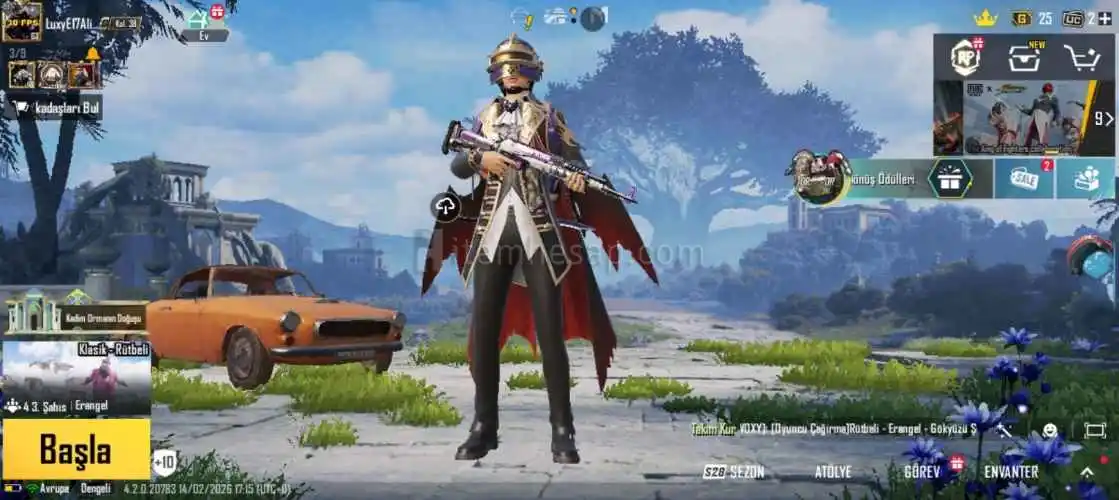Click the +10 button beside Başla
This screenshot has height=500, width=1119.
(165, 463)
